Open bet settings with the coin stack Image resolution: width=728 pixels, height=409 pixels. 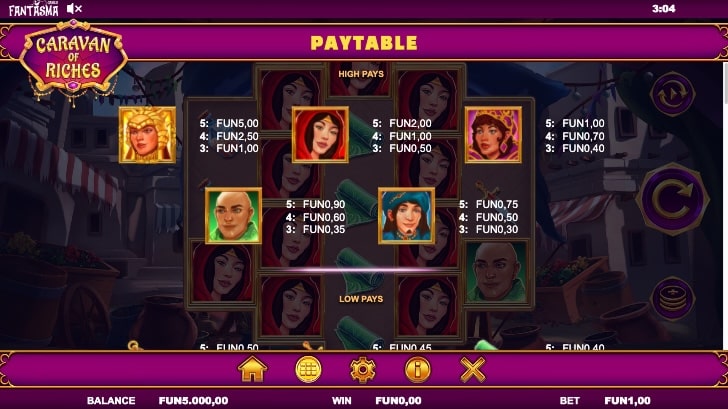coord(669,297)
